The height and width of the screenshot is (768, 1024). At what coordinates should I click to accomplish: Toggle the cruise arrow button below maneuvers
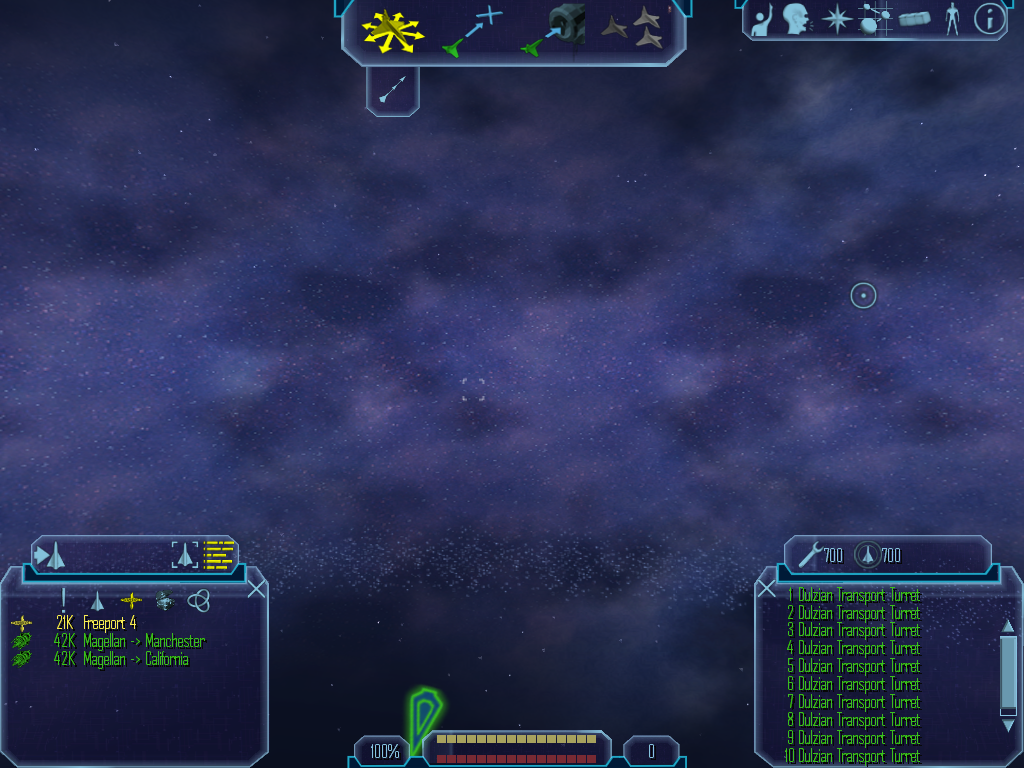coord(393,91)
